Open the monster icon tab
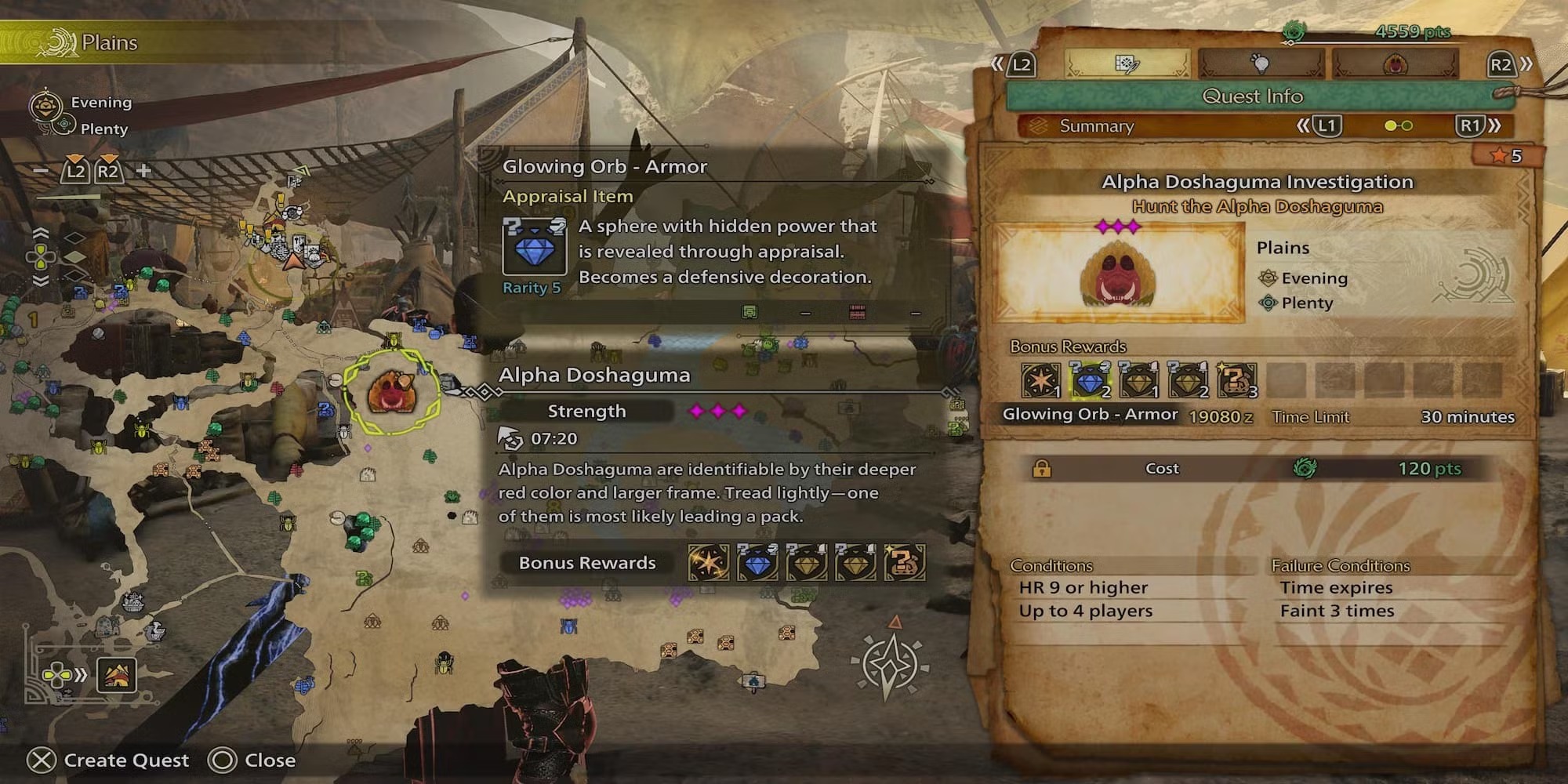 point(1396,64)
